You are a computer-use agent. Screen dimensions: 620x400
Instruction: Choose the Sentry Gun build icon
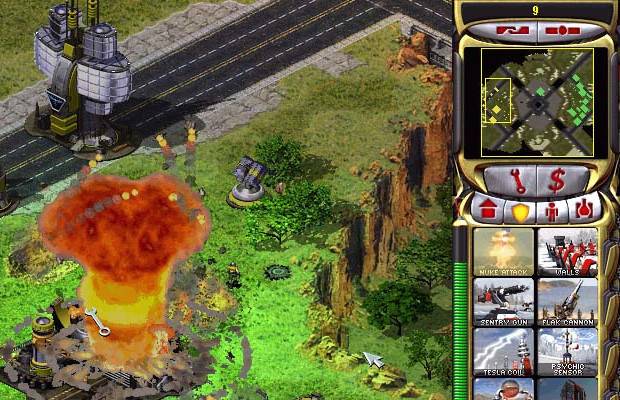click(x=504, y=301)
